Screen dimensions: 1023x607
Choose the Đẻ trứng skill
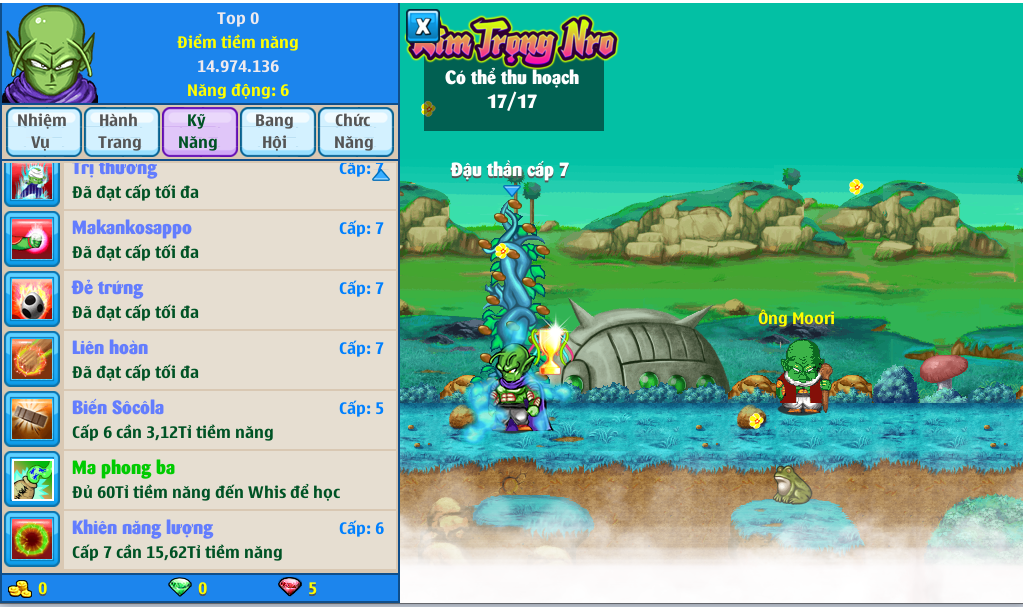228,300
